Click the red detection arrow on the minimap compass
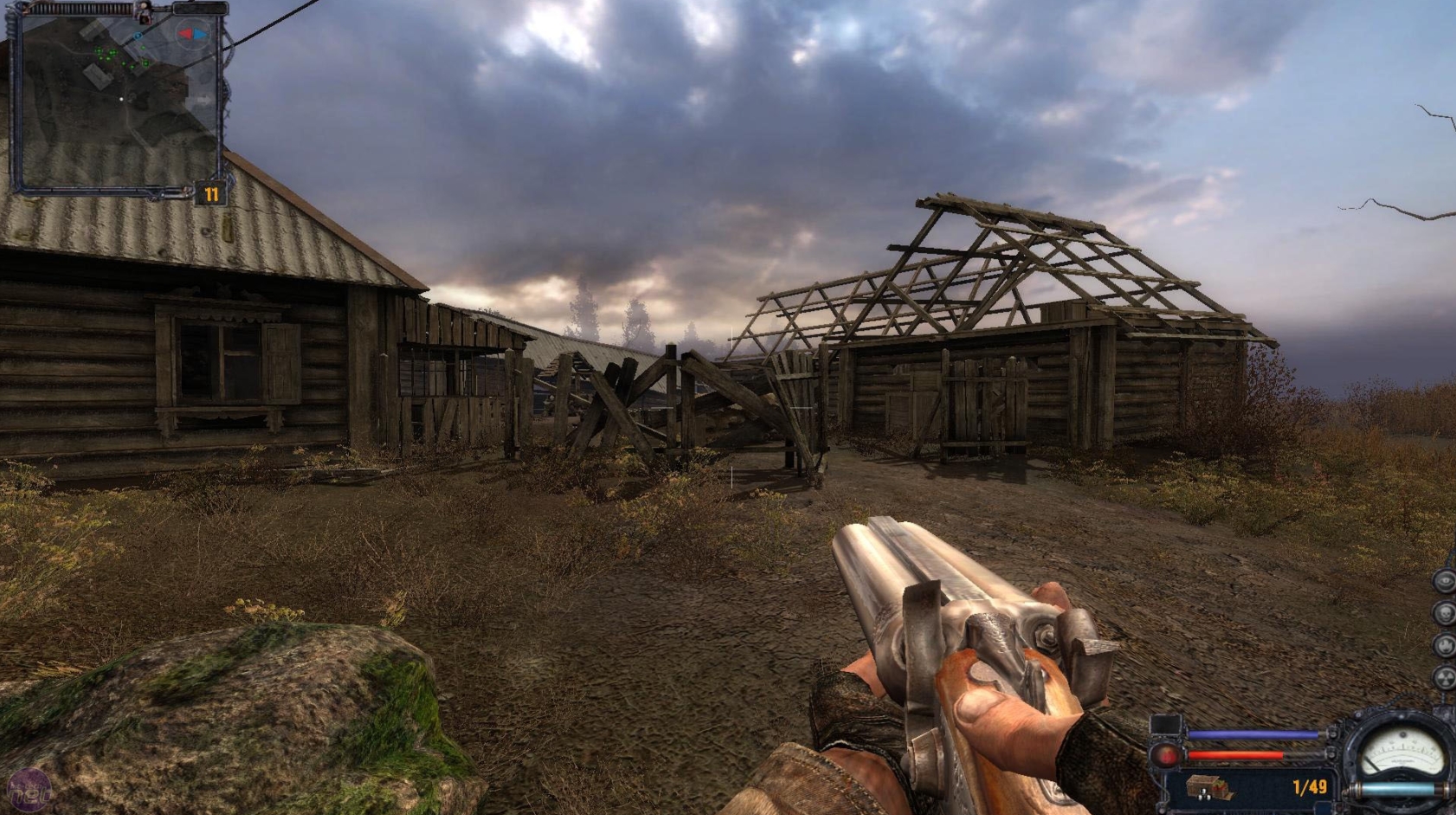 (x=186, y=33)
